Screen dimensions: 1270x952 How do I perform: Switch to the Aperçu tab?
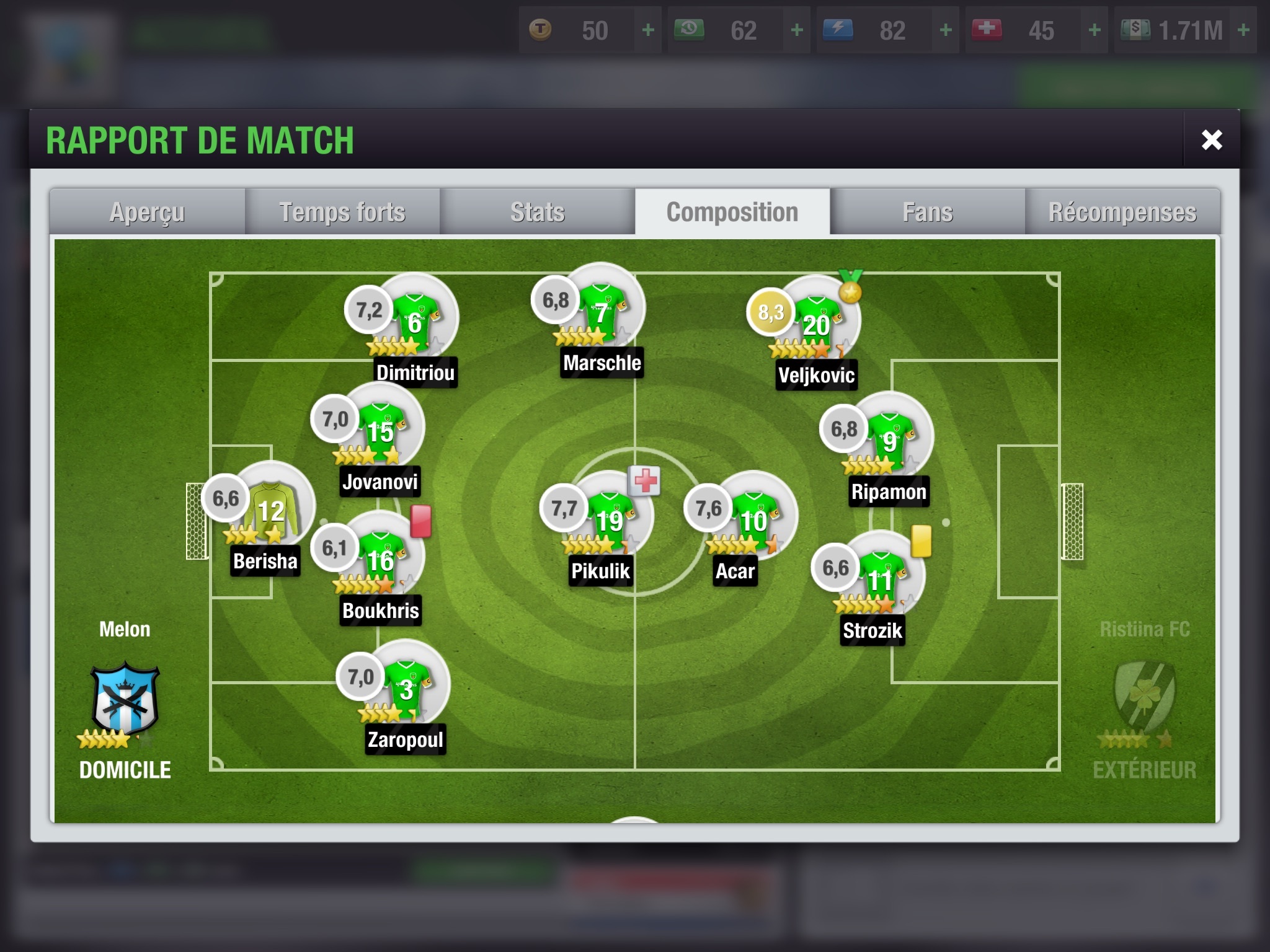point(148,212)
